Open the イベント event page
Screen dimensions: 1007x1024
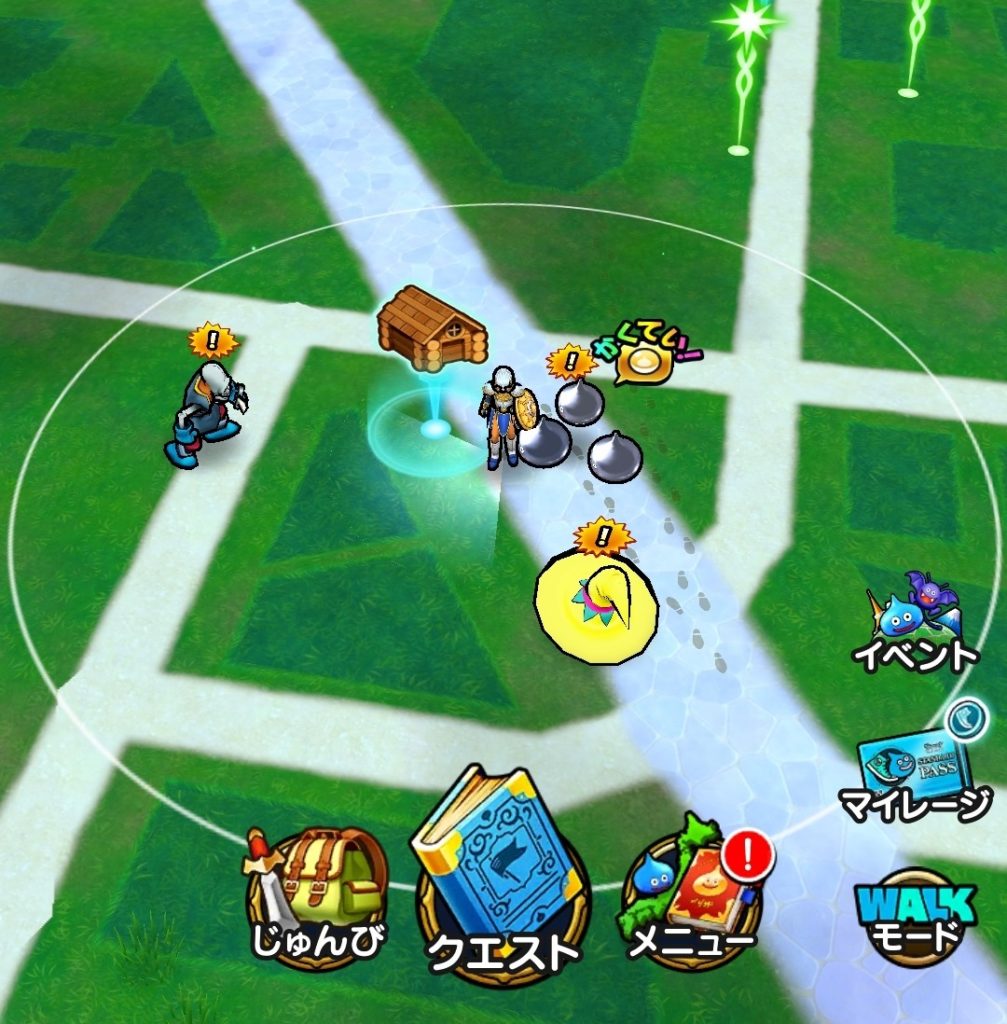pos(914,625)
